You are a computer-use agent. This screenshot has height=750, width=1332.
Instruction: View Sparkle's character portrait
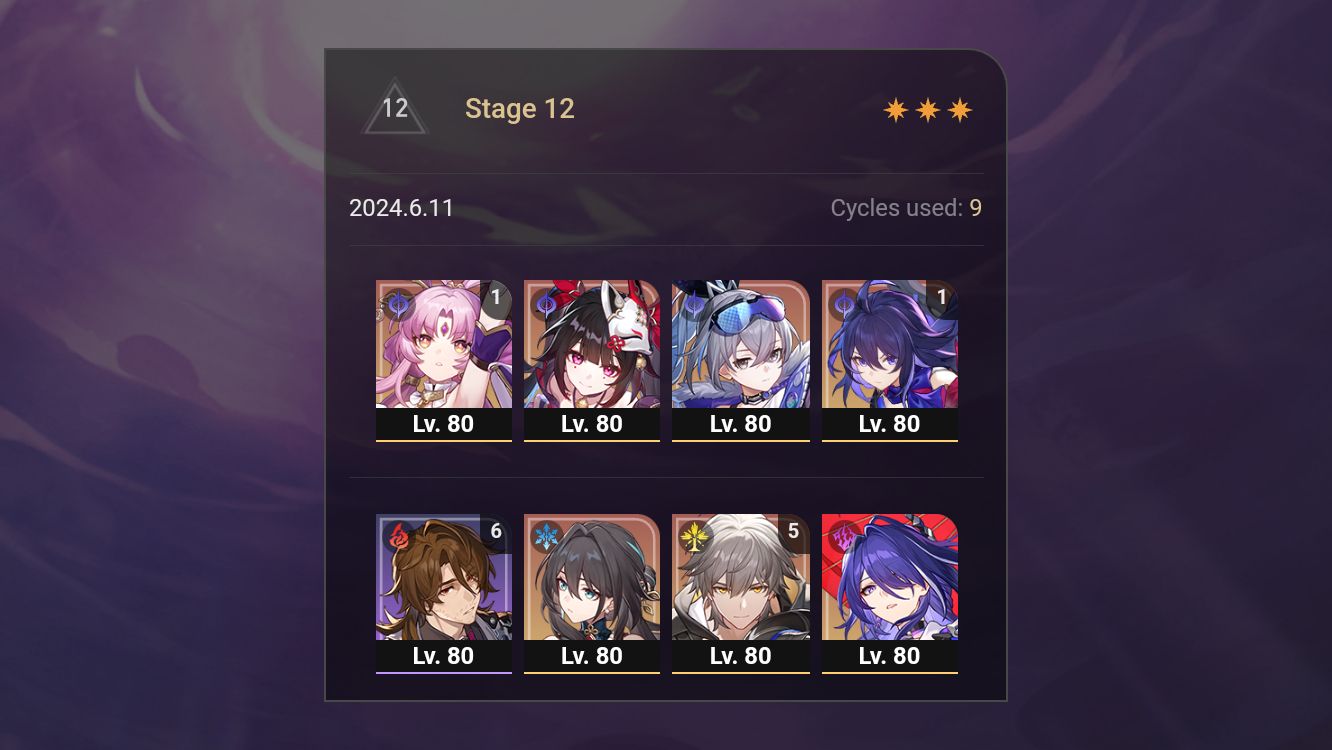click(592, 345)
